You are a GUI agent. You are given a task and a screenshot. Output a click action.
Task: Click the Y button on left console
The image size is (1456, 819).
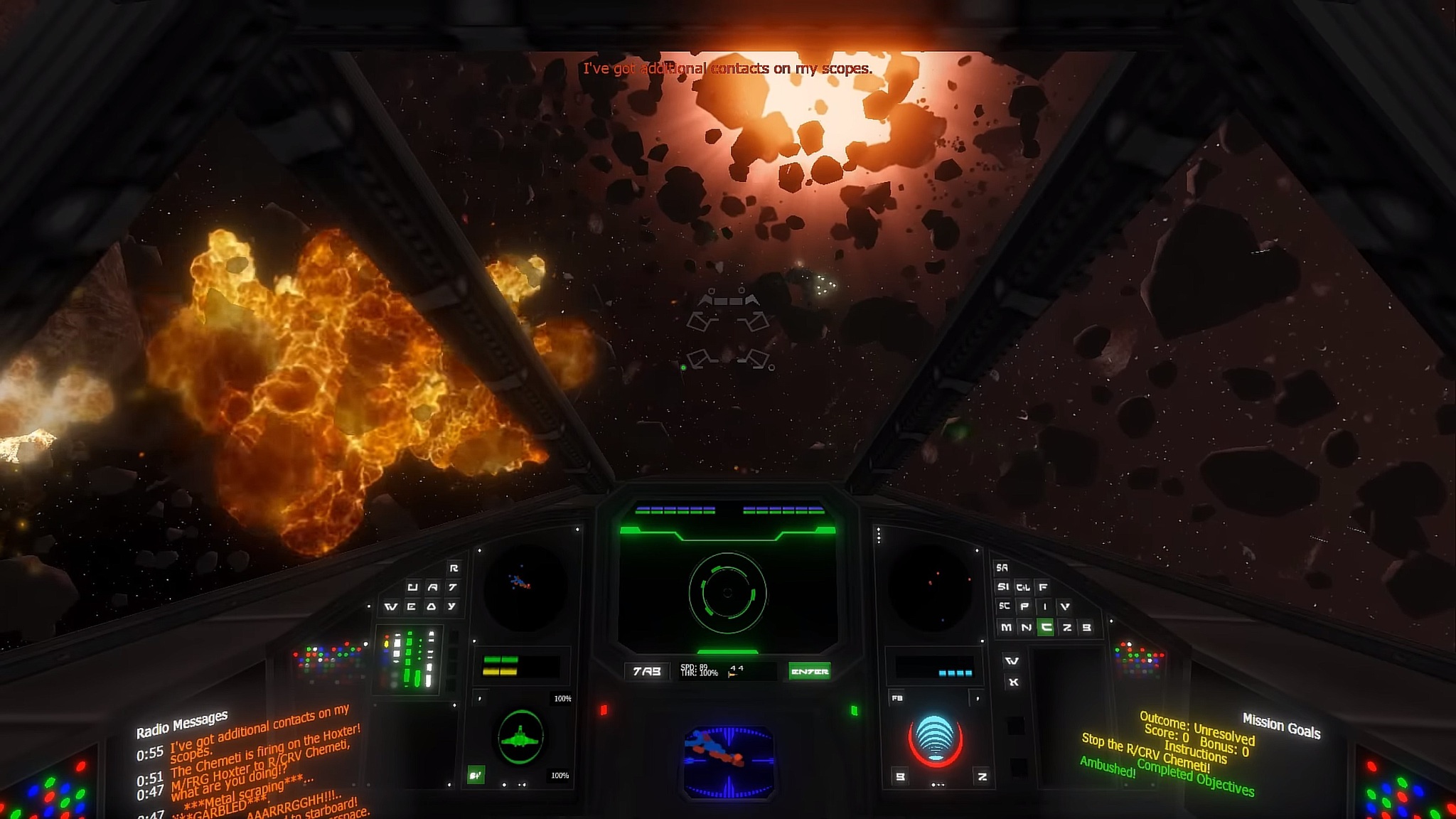point(451,606)
